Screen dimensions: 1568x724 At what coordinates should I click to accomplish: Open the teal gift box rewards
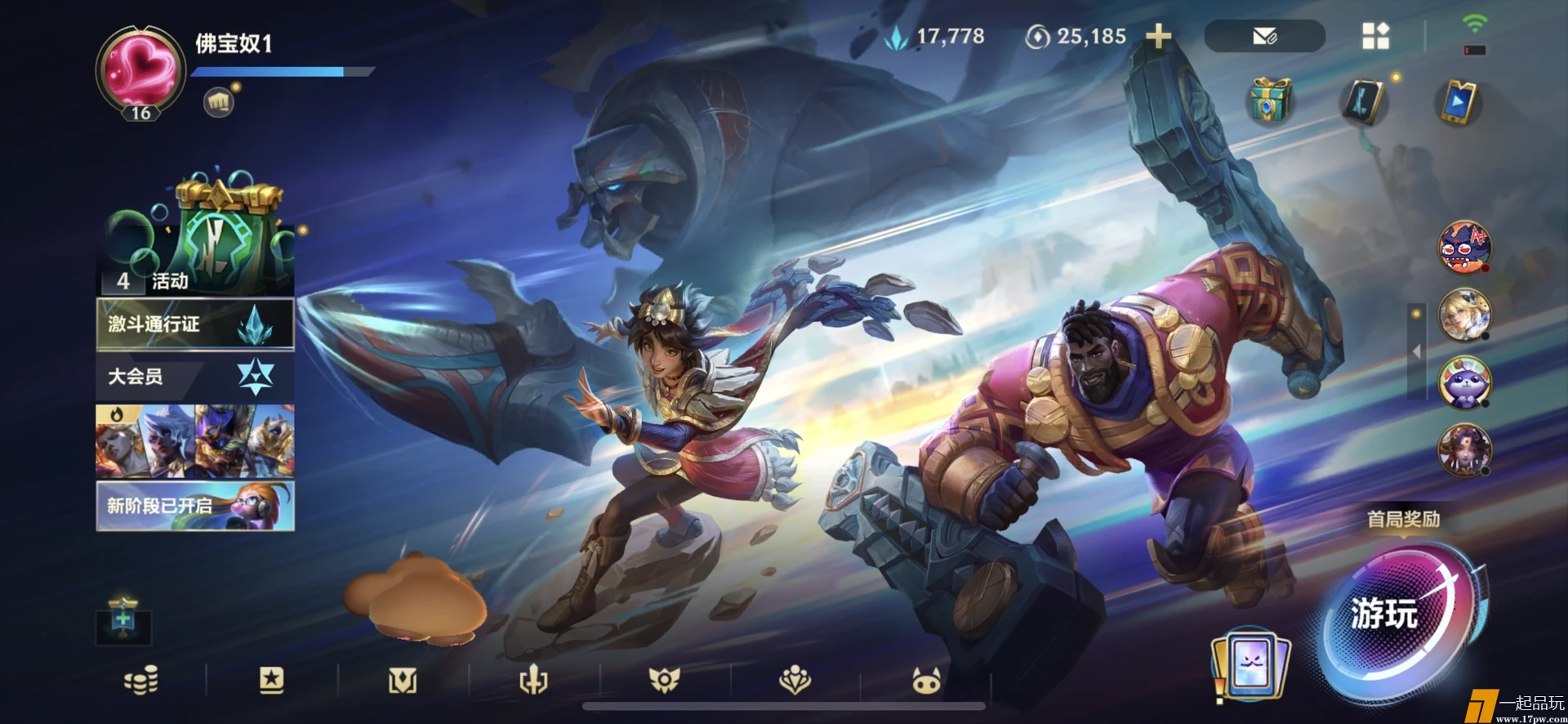pos(1269,101)
